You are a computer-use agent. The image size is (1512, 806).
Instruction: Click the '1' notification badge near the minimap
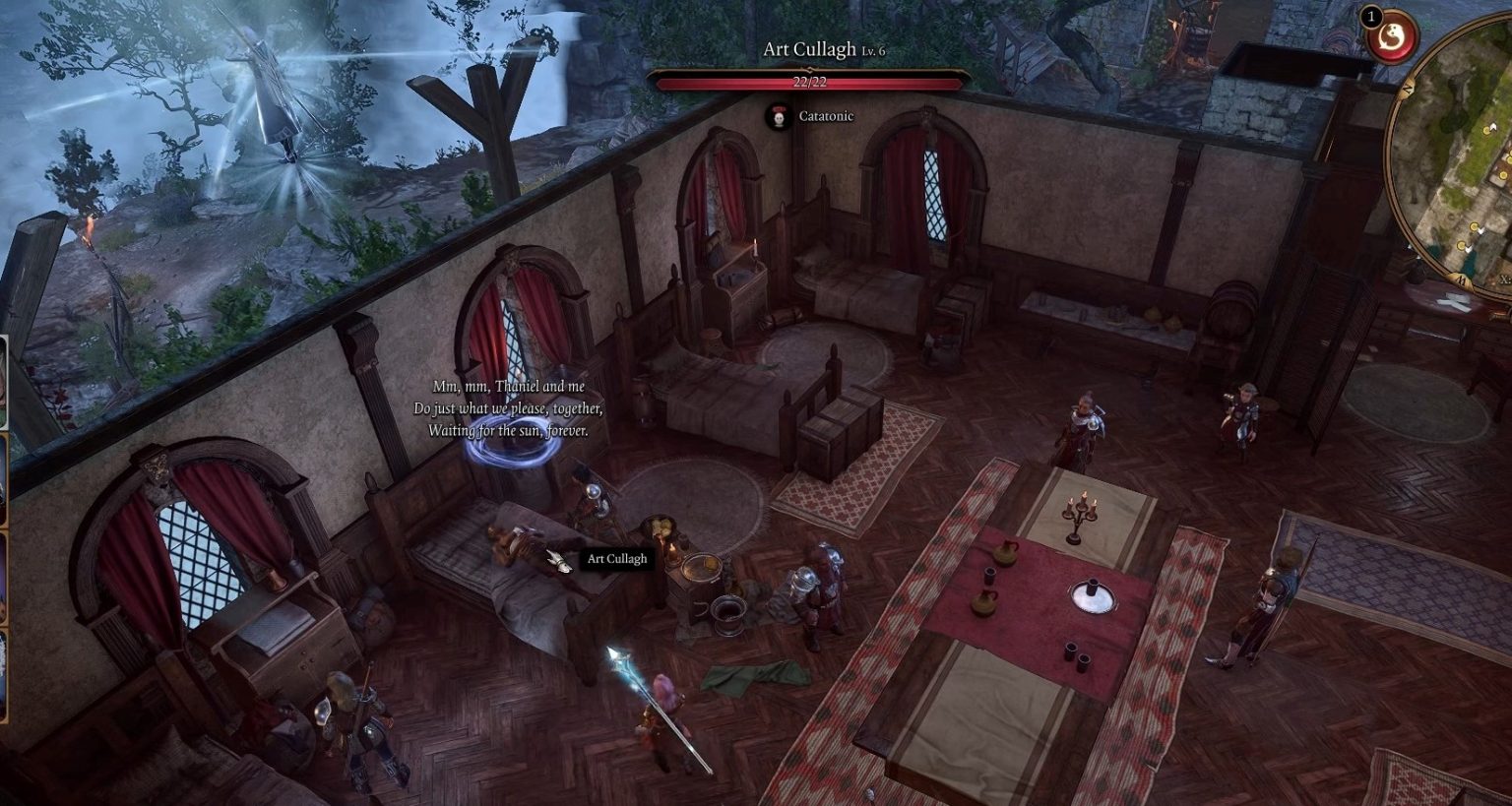click(1371, 16)
